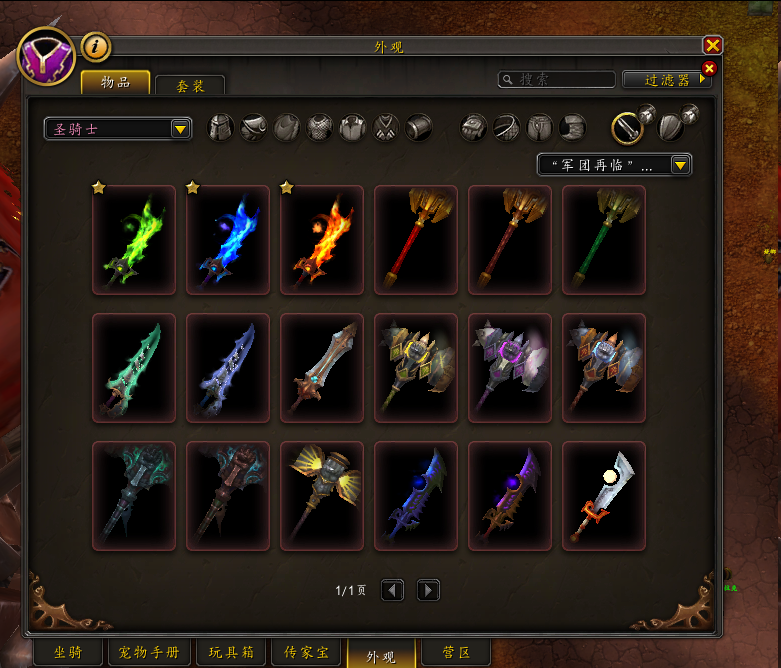Viewport: 781px width, 668px height.
Task: Open the 坐骑 mounts tab
Action: coord(68,653)
